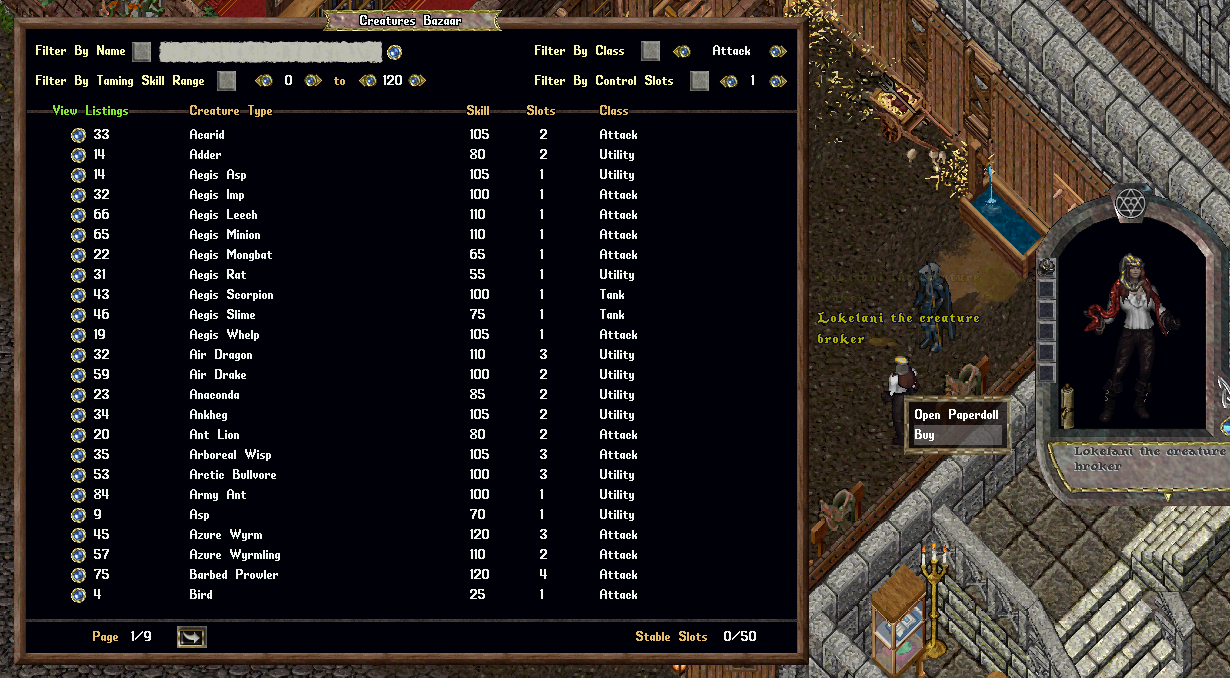Toggle the Filter By Control Slots checkbox
This screenshot has height=678, width=1230.
(x=699, y=81)
